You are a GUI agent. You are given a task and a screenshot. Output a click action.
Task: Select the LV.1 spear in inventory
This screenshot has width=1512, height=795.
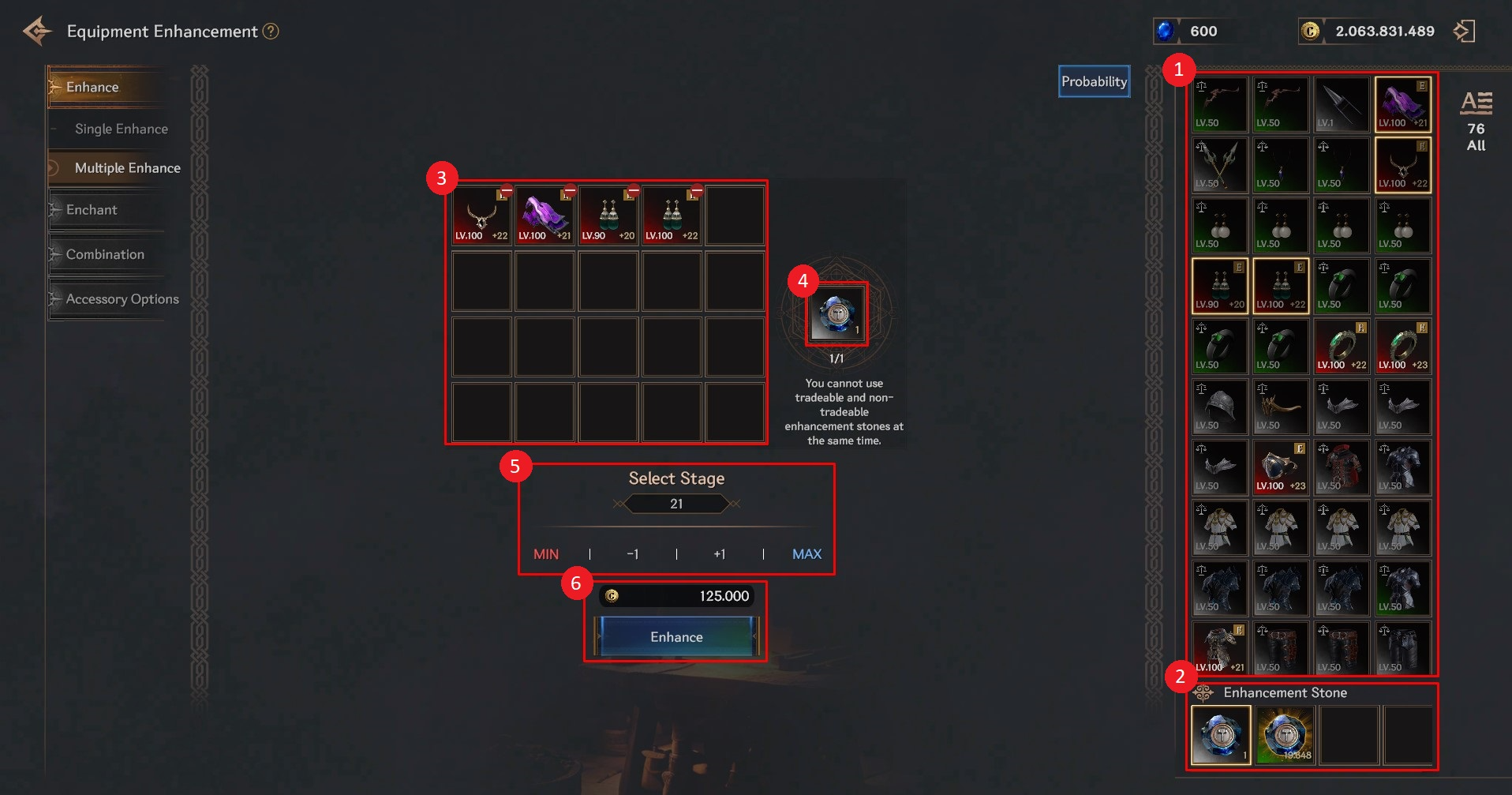coord(1342,104)
